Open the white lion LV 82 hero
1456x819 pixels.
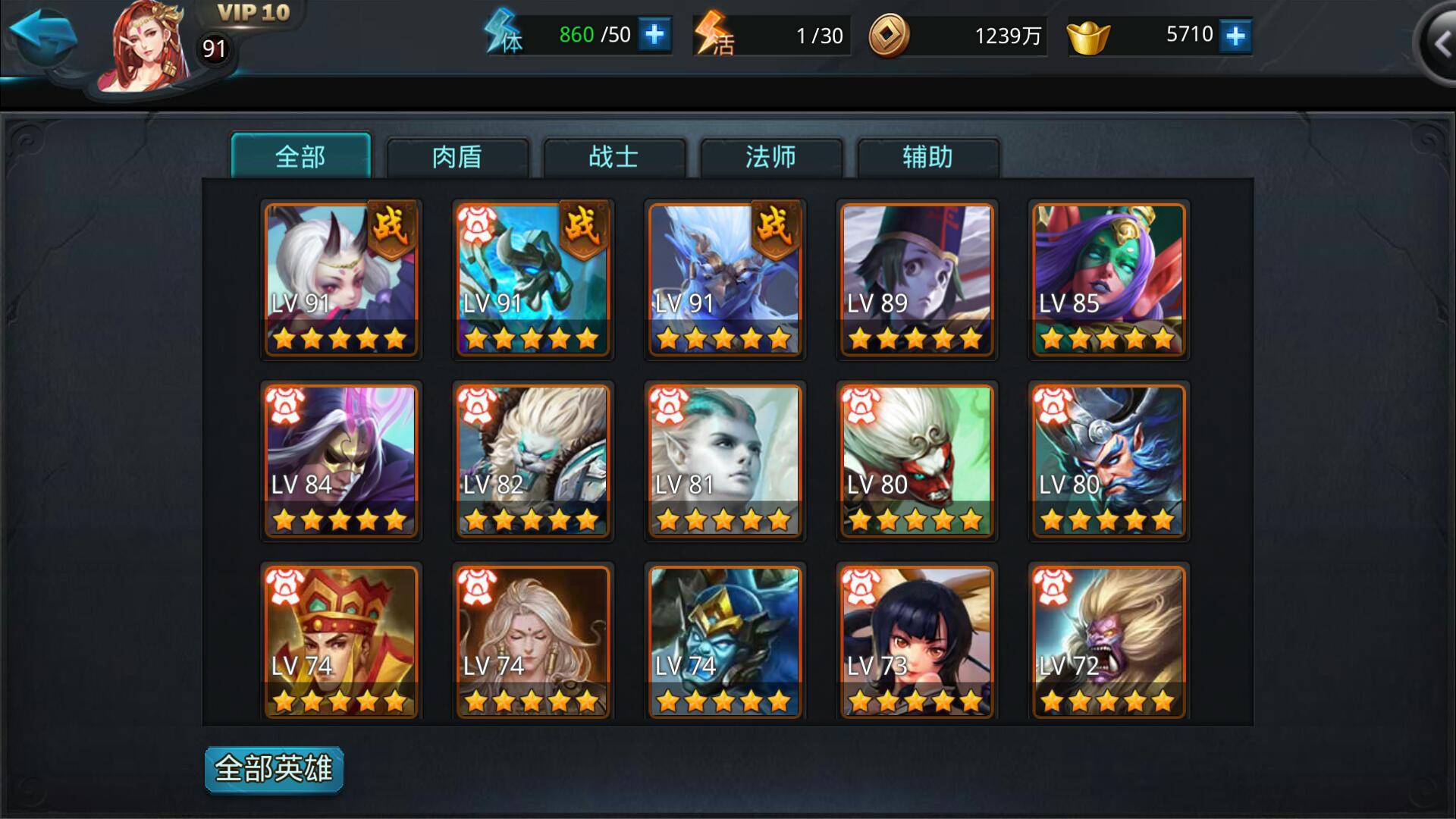point(533,460)
